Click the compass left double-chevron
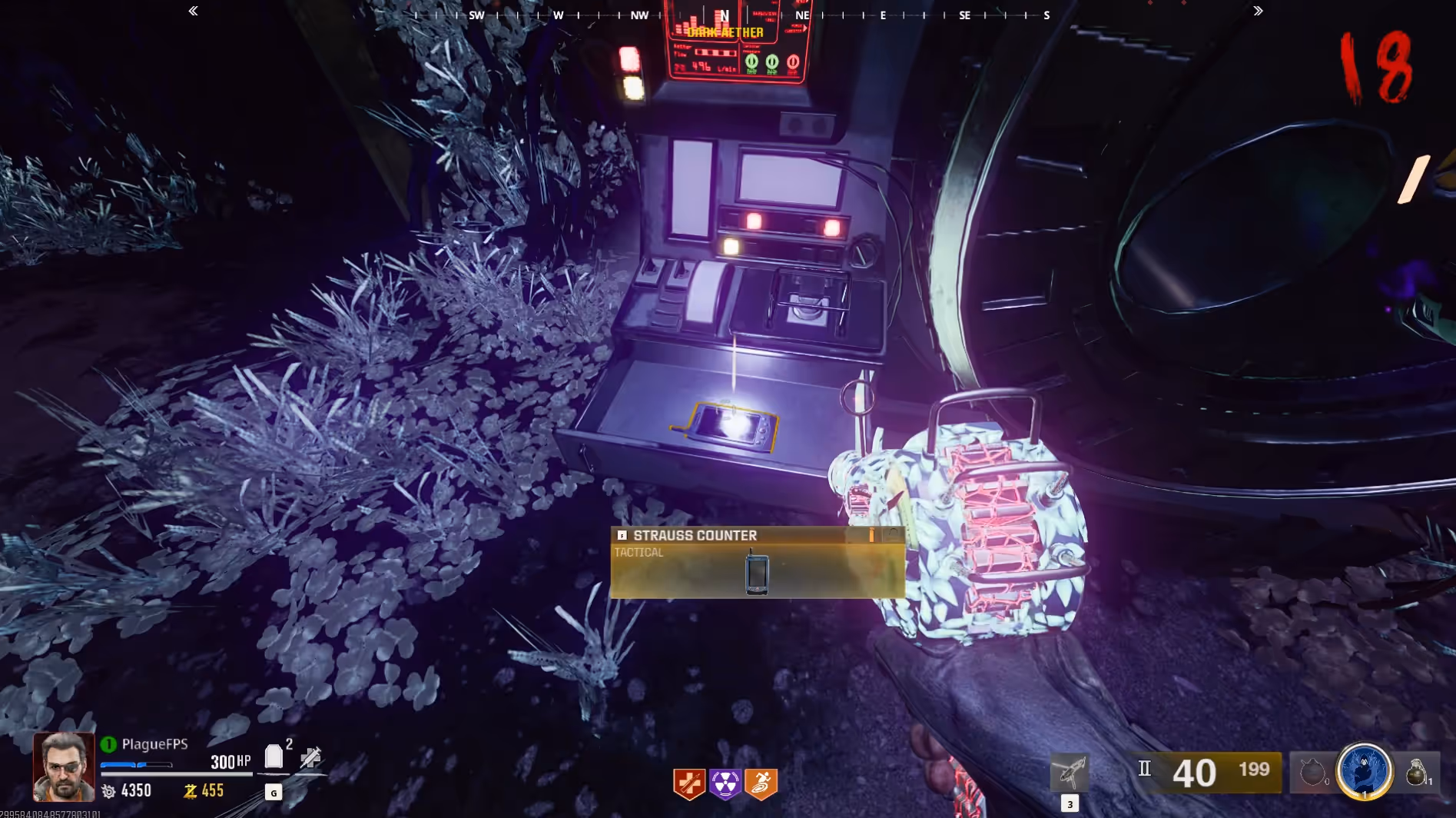This screenshot has width=1456, height=818. pos(193,11)
